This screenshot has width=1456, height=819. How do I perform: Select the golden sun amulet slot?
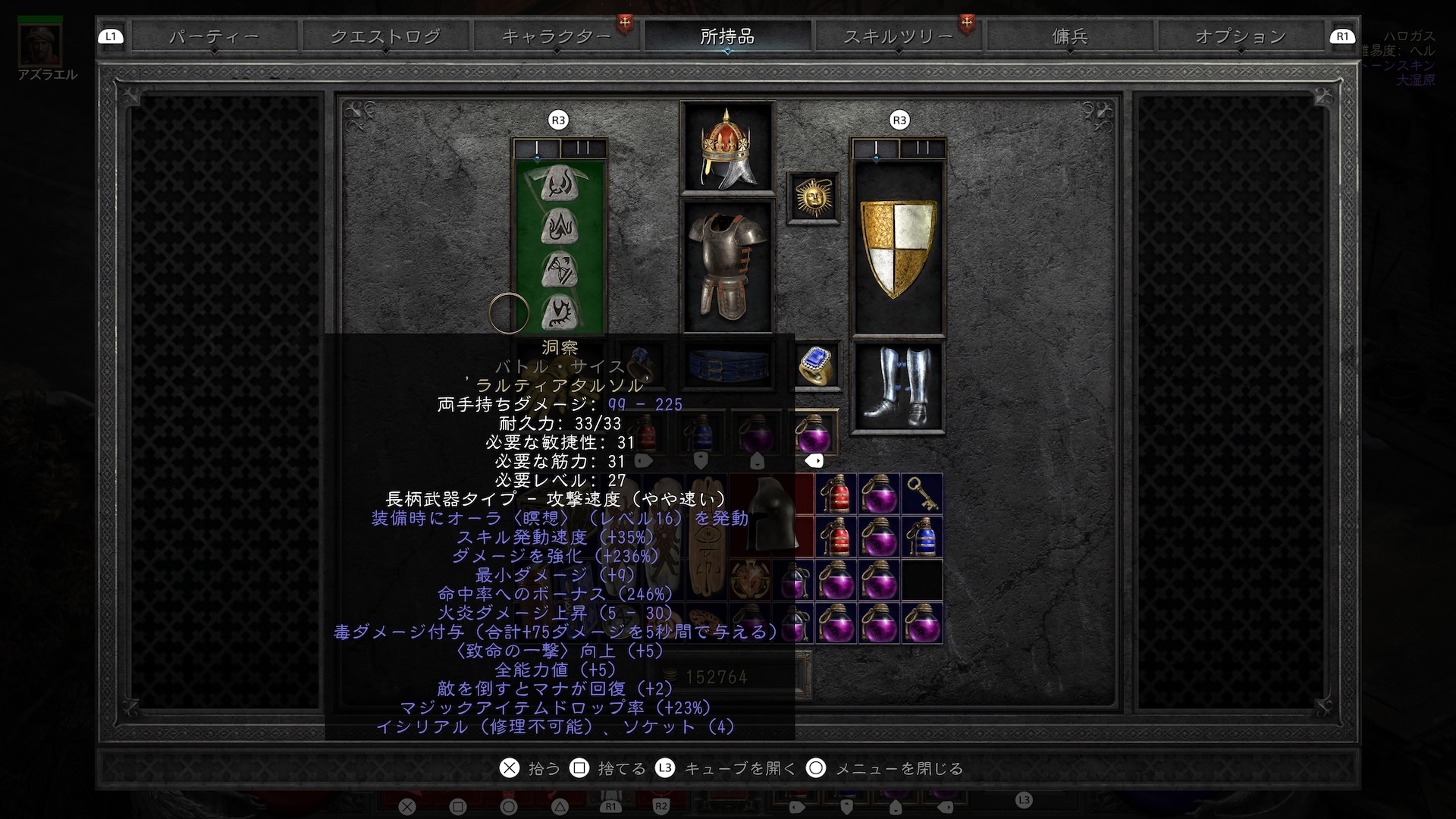(x=813, y=198)
